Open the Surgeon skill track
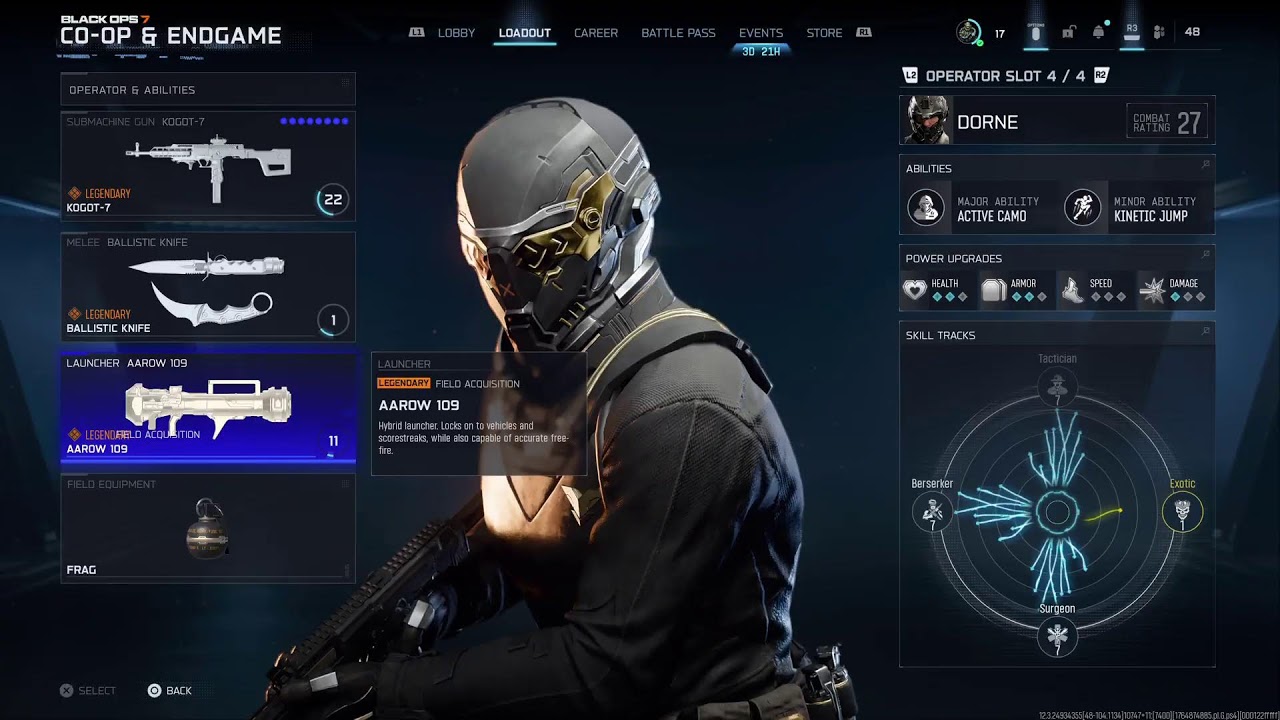This screenshot has height=720, width=1280. [x=1057, y=636]
